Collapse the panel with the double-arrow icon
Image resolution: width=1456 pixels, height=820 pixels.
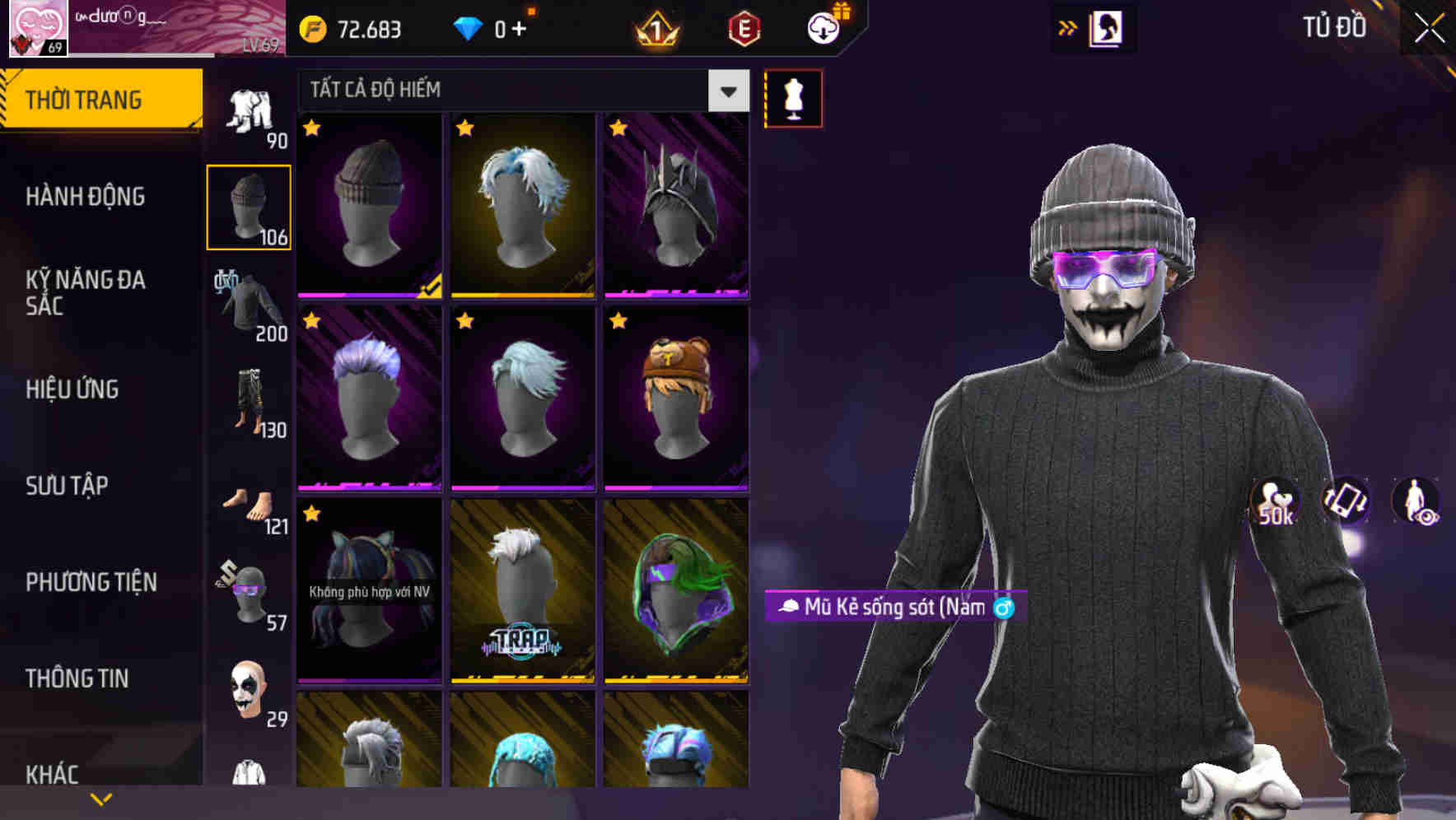click(1068, 27)
